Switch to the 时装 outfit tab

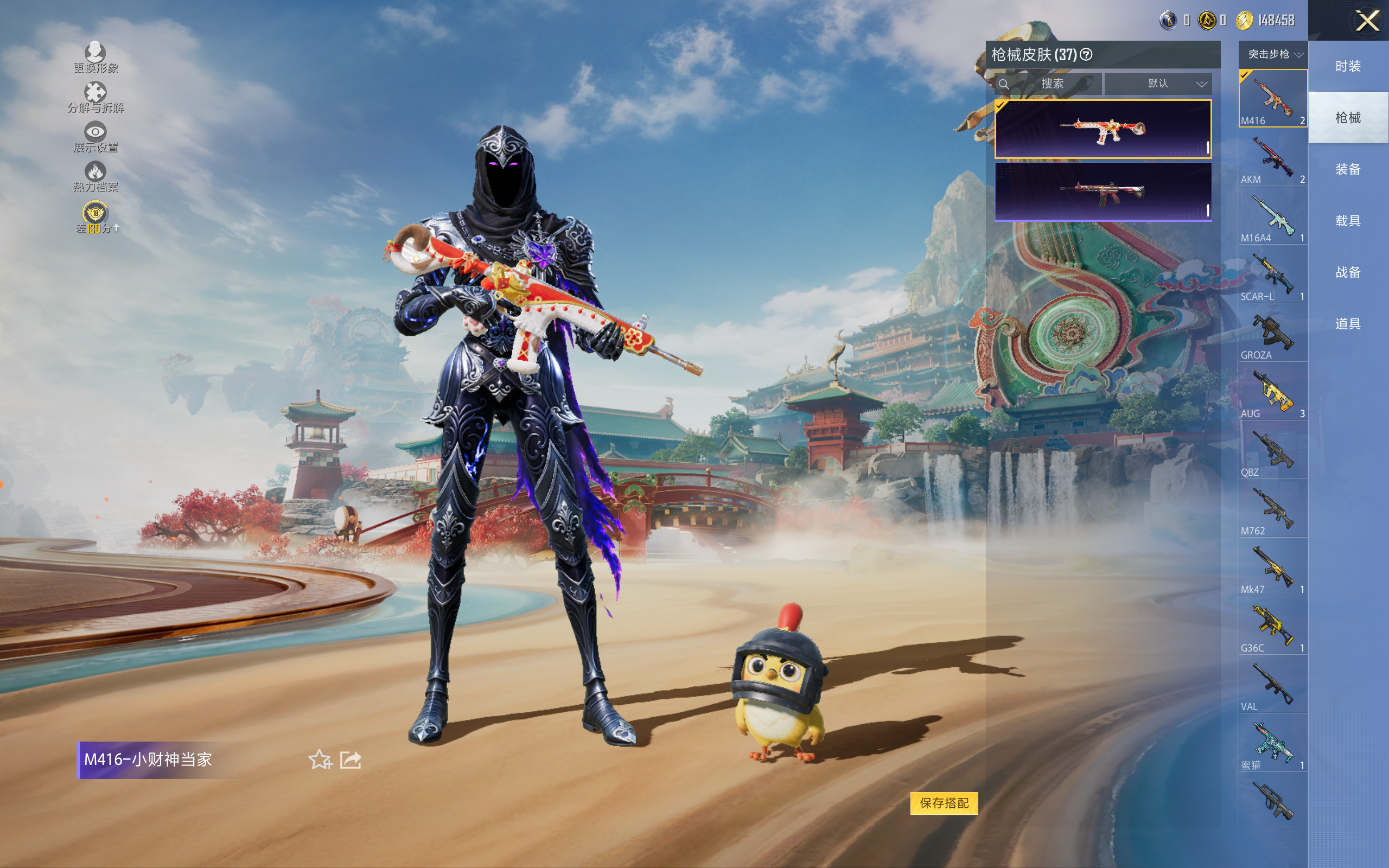click(1348, 66)
